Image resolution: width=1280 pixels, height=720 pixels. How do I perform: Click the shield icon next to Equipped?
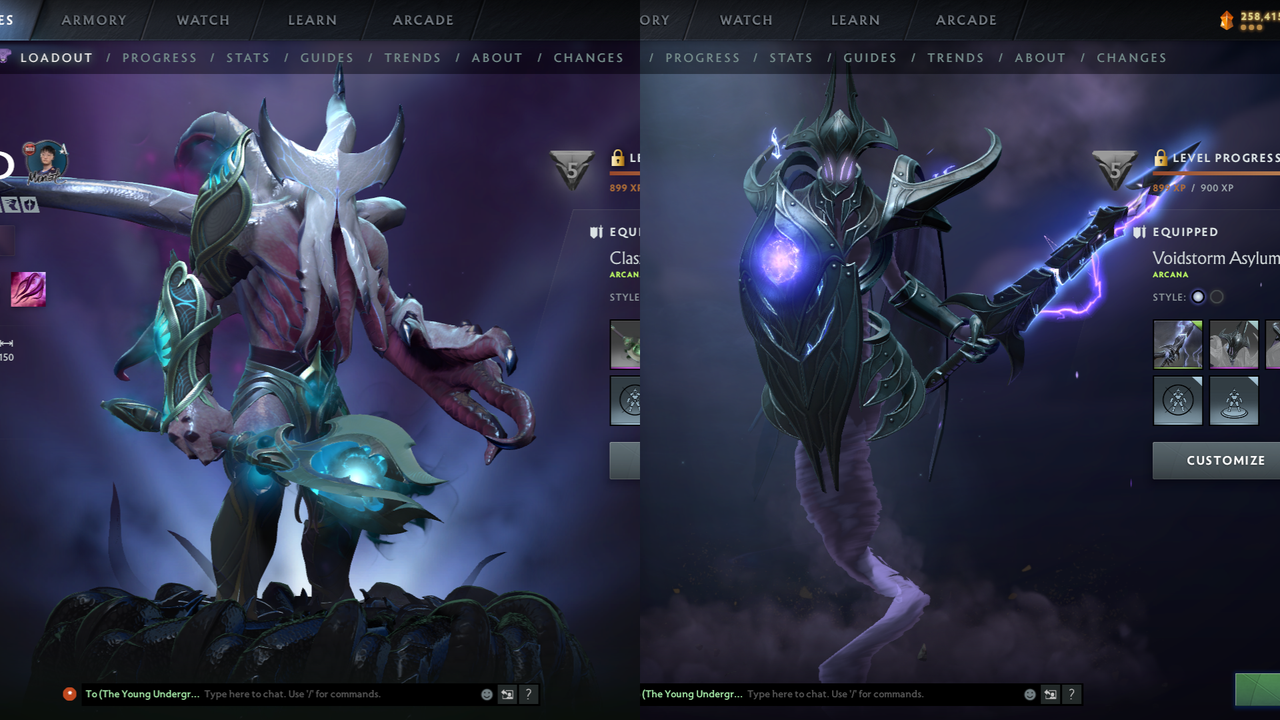point(1139,232)
